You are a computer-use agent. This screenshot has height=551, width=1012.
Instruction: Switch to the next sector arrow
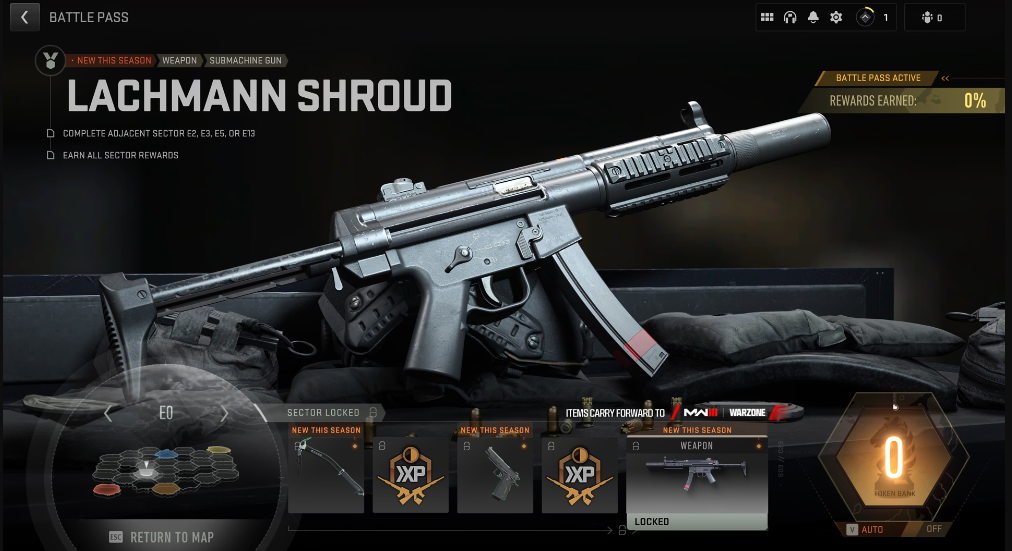coord(225,413)
